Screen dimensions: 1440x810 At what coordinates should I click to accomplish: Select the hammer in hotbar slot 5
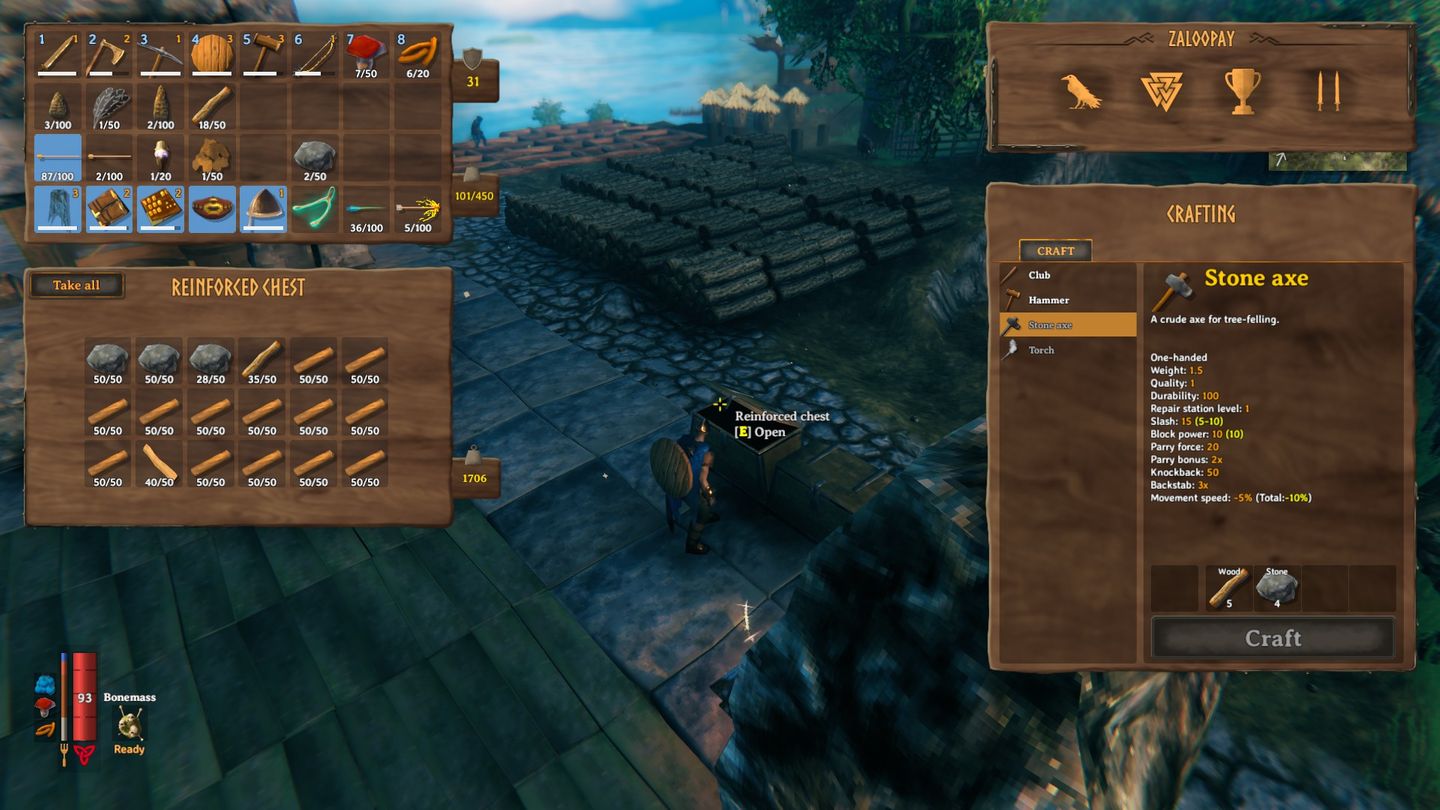tap(263, 52)
